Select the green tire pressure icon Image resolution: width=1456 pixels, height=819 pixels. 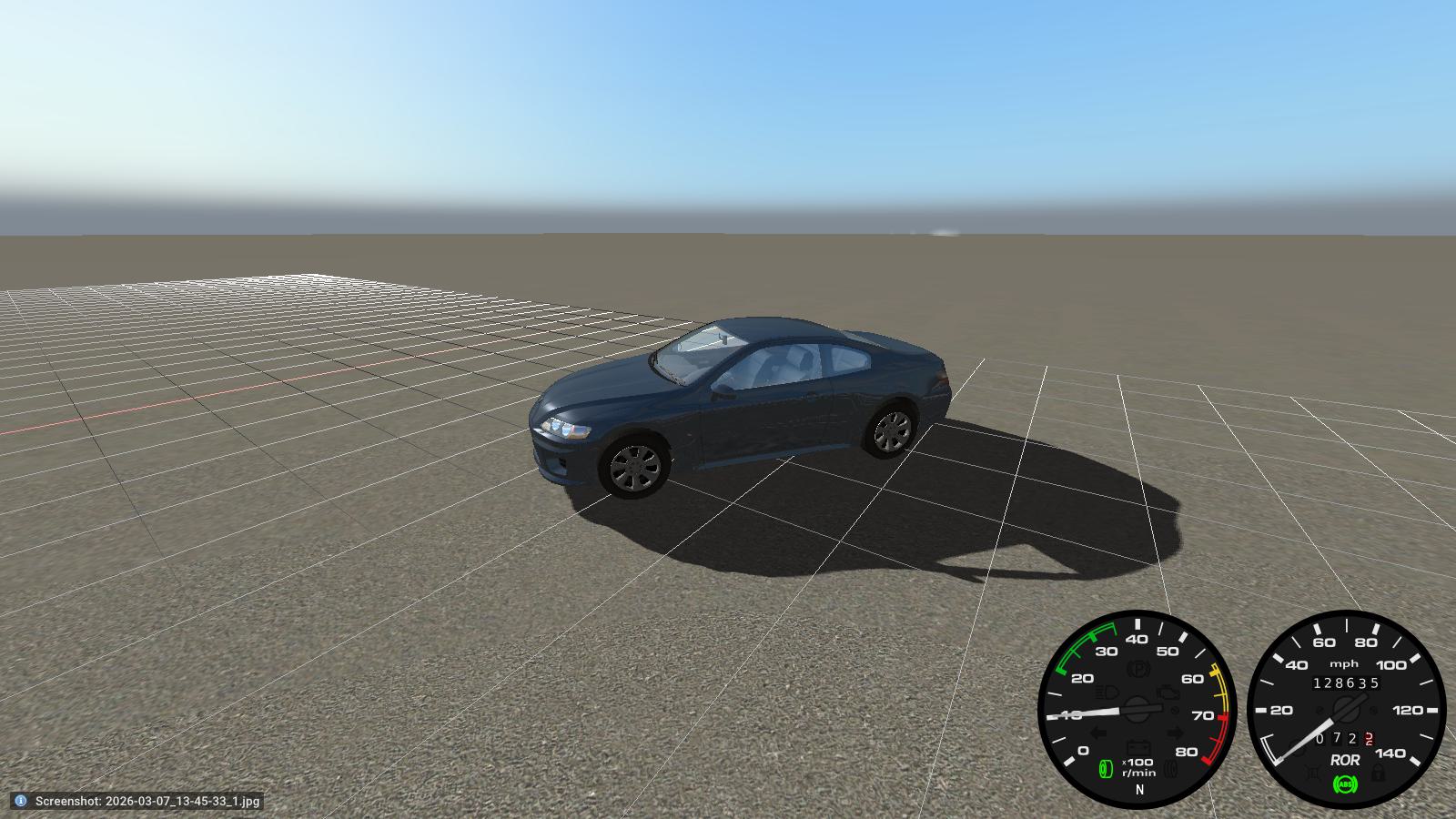(x=1106, y=768)
